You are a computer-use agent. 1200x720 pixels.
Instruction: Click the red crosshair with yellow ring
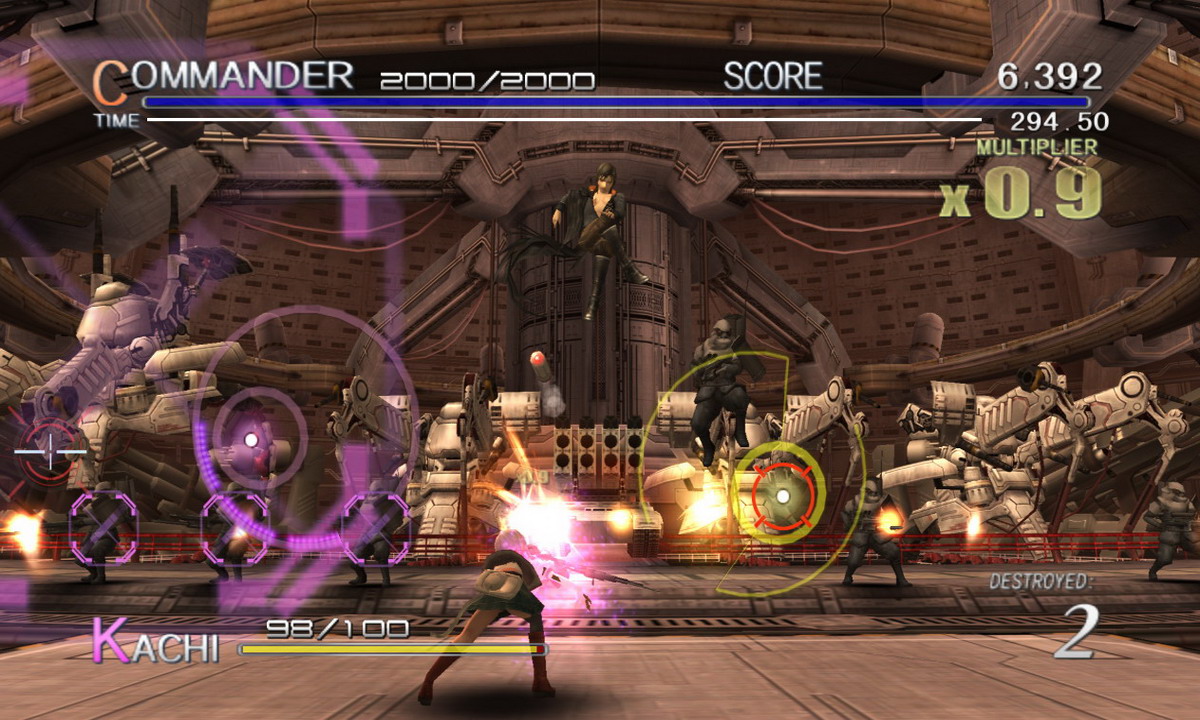click(783, 495)
